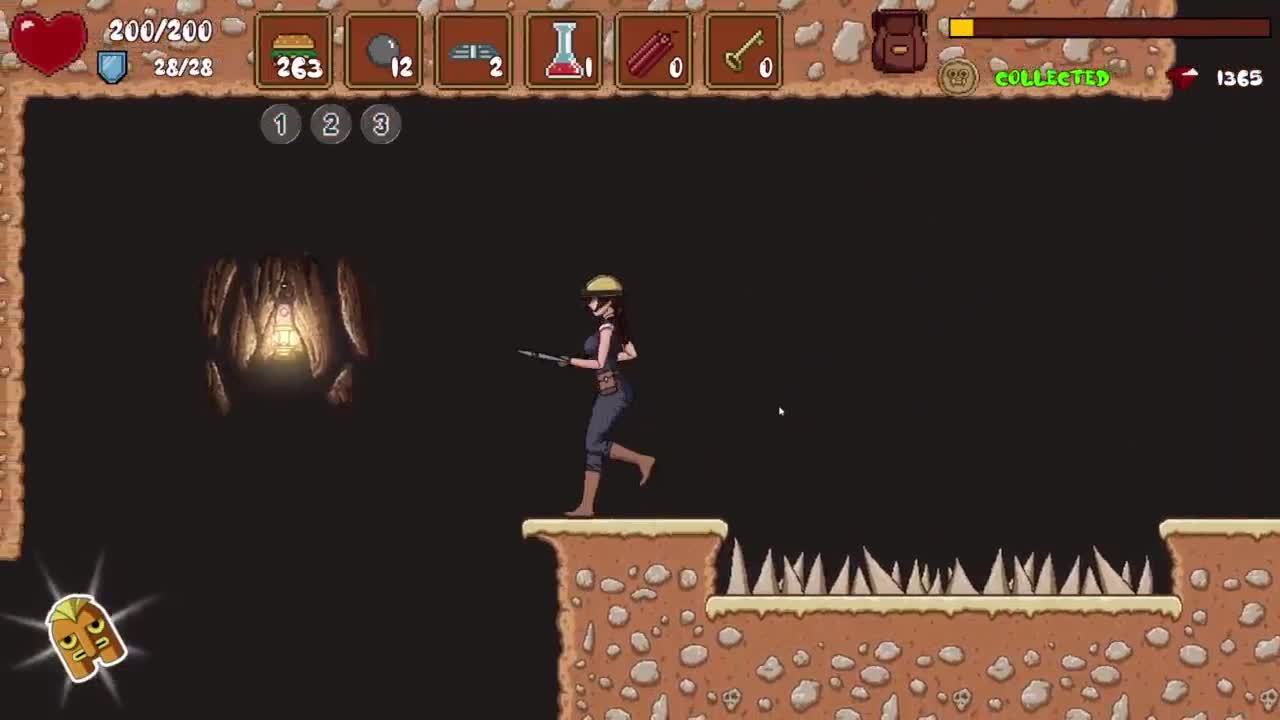Image resolution: width=1280 pixels, height=720 pixels.
Task: Select the bandage item slot
Action: coord(474,51)
